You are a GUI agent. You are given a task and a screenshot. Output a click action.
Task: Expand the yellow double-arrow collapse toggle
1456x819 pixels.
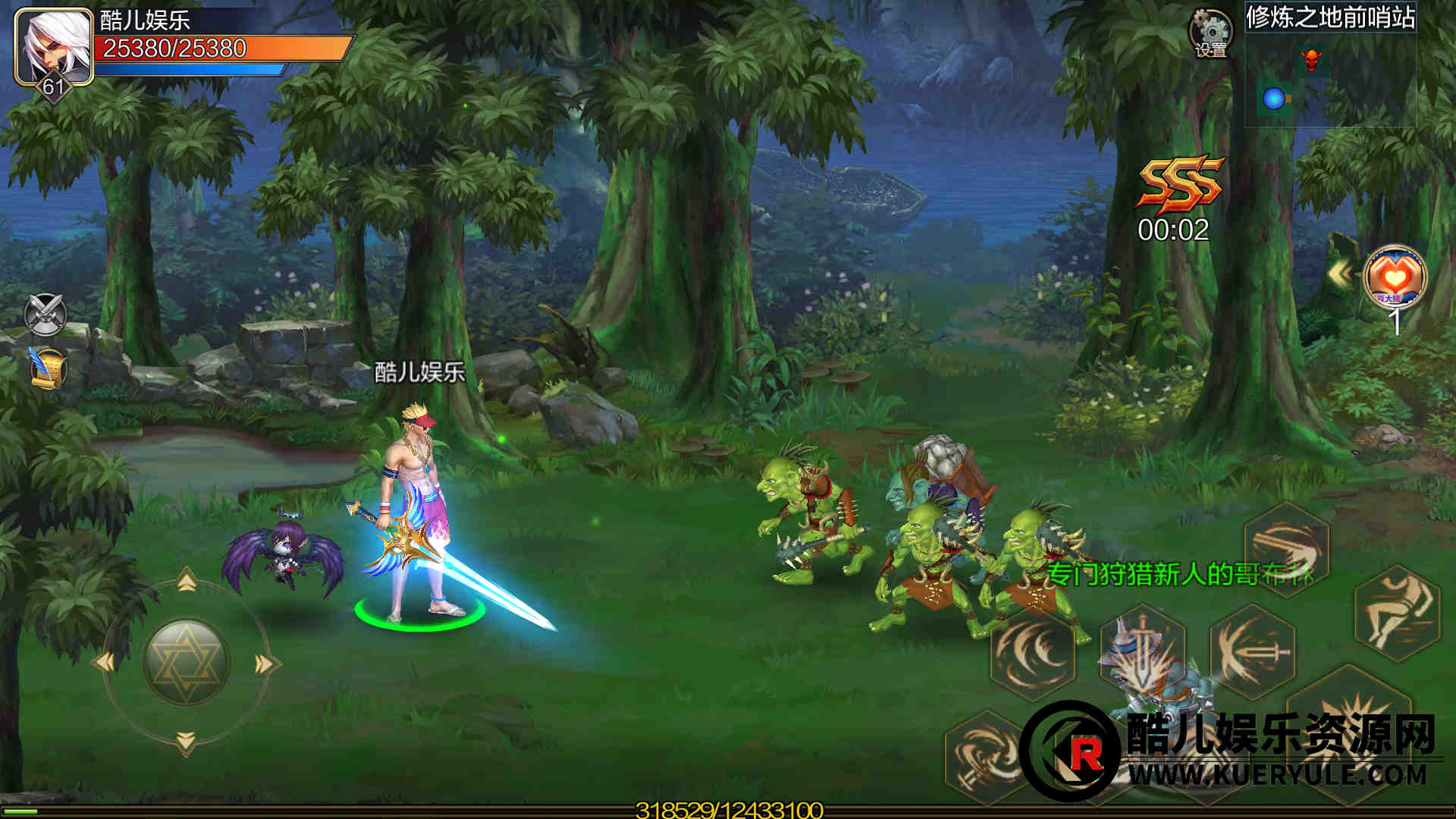pos(1341,275)
